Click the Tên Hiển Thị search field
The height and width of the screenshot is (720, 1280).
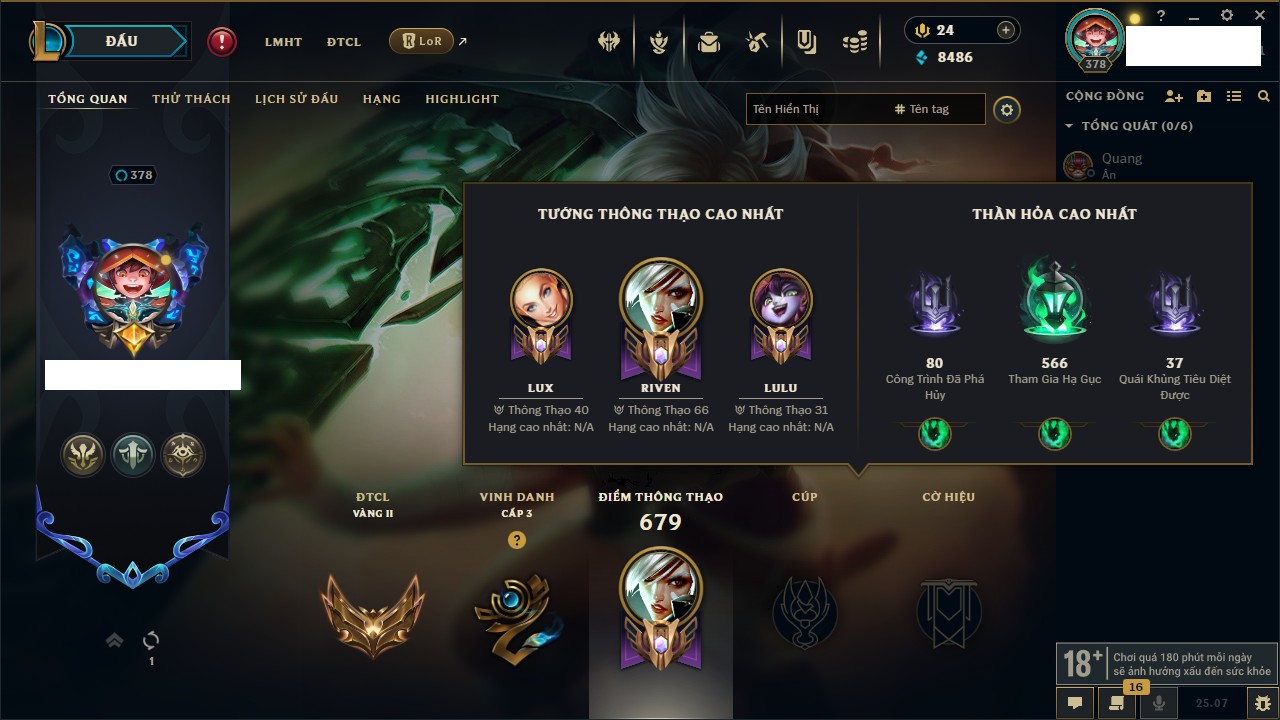point(815,109)
